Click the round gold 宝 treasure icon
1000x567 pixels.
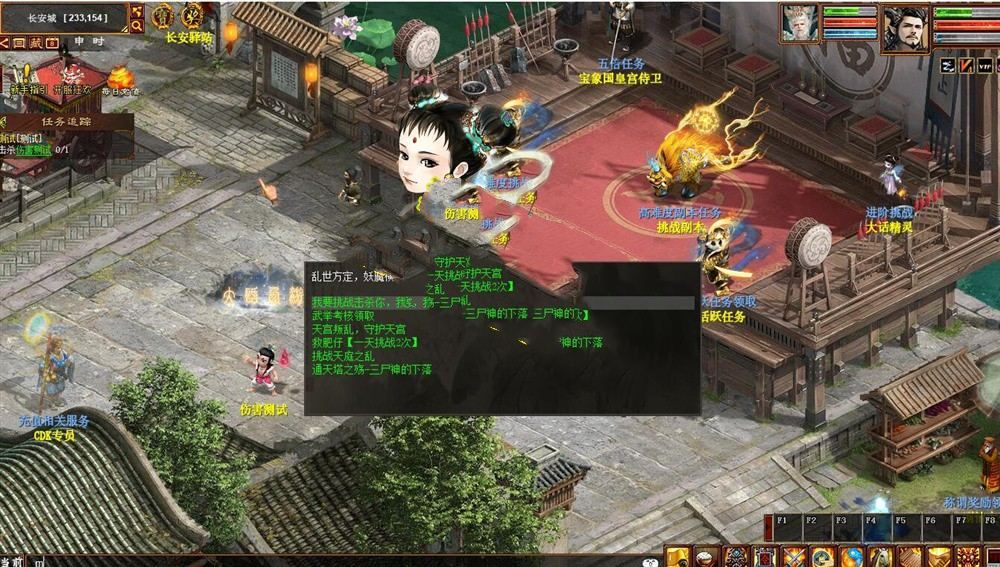pyautogui.click(x=163, y=16)
